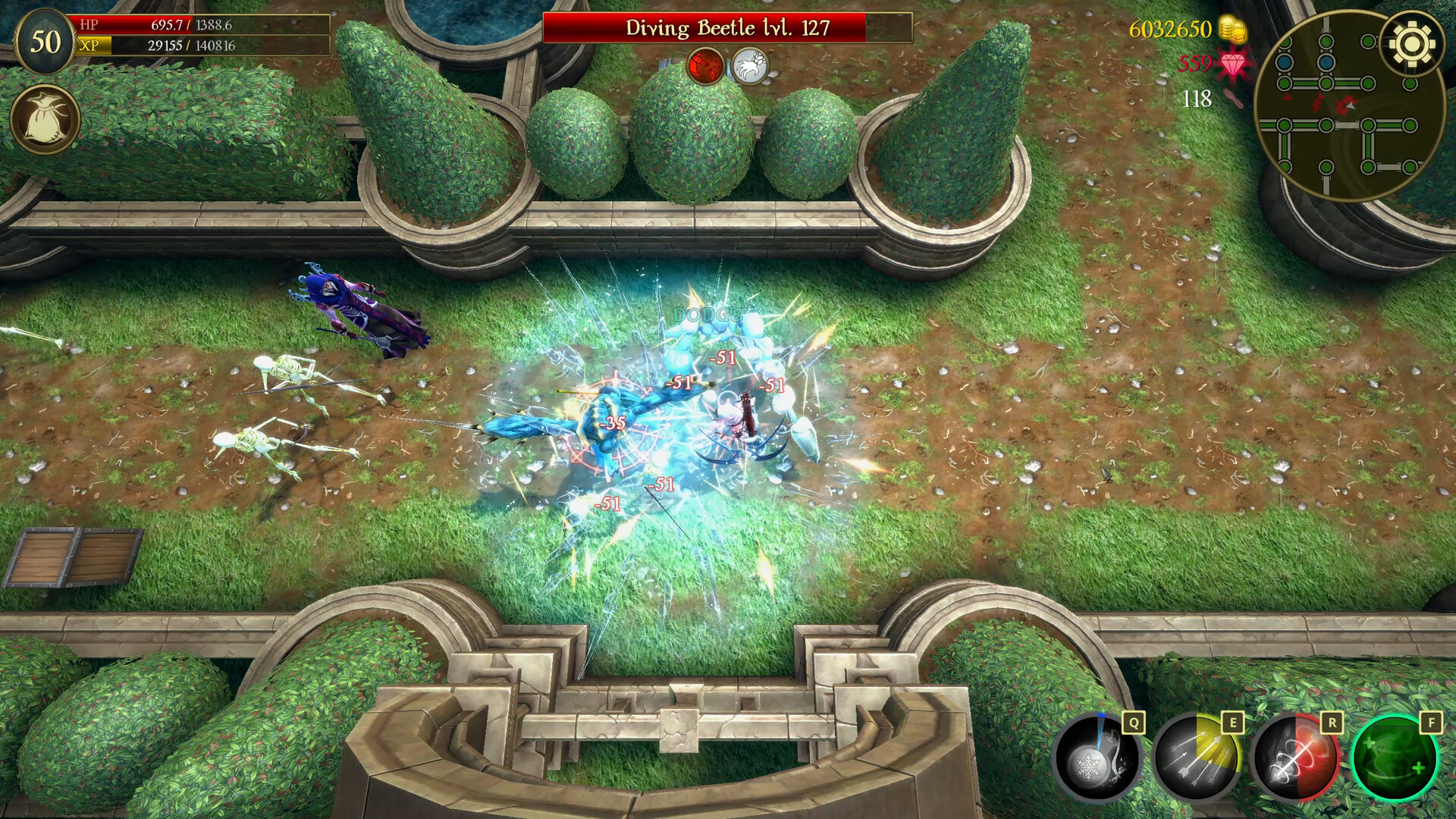Click the 118 currency counter
Viewport: 1456px width, 819px height.
tap(1198, 98)
